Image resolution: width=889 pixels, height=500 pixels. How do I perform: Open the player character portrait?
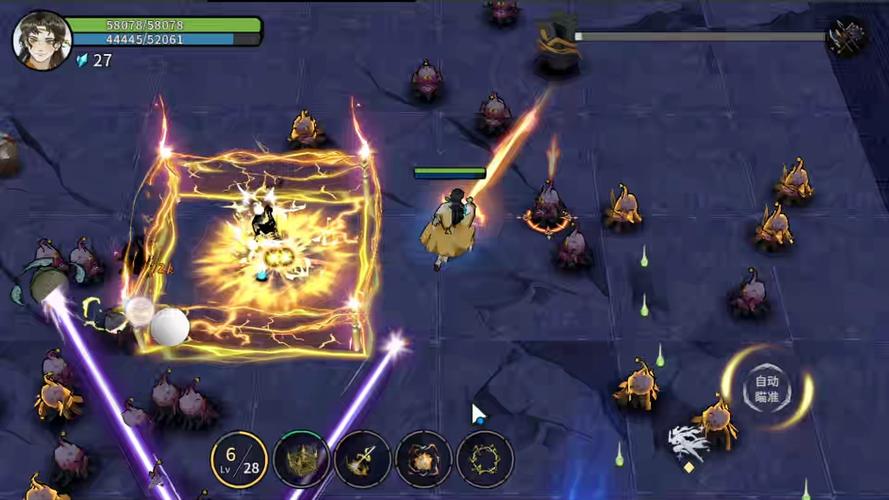41,40
